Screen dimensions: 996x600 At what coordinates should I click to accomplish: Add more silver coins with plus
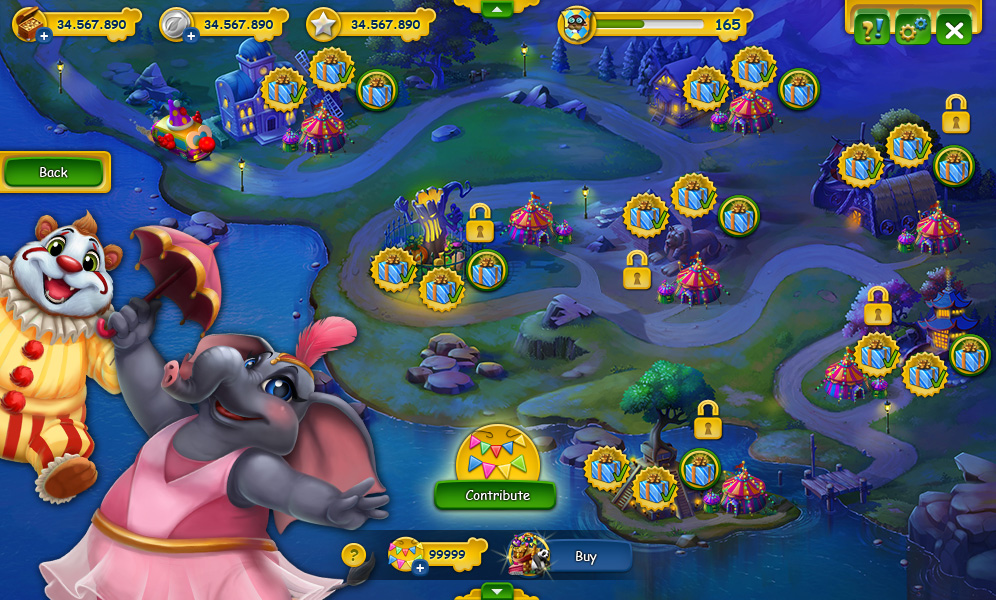(x=190, y=37)
